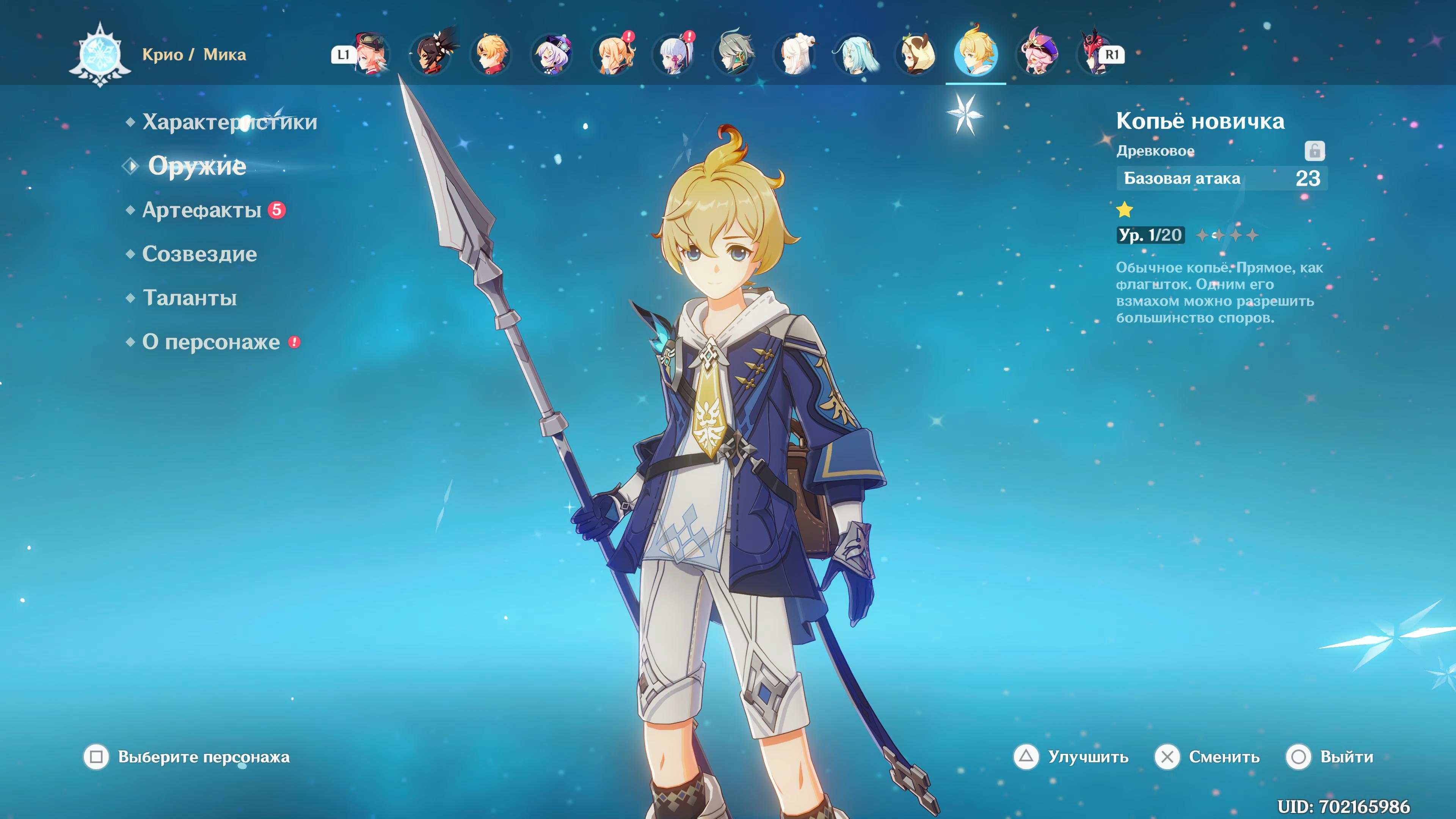This screenshot has width=1456, height=819.
Task: Select Dori's pink-haired portrait
Action: tap(1037, 54)
